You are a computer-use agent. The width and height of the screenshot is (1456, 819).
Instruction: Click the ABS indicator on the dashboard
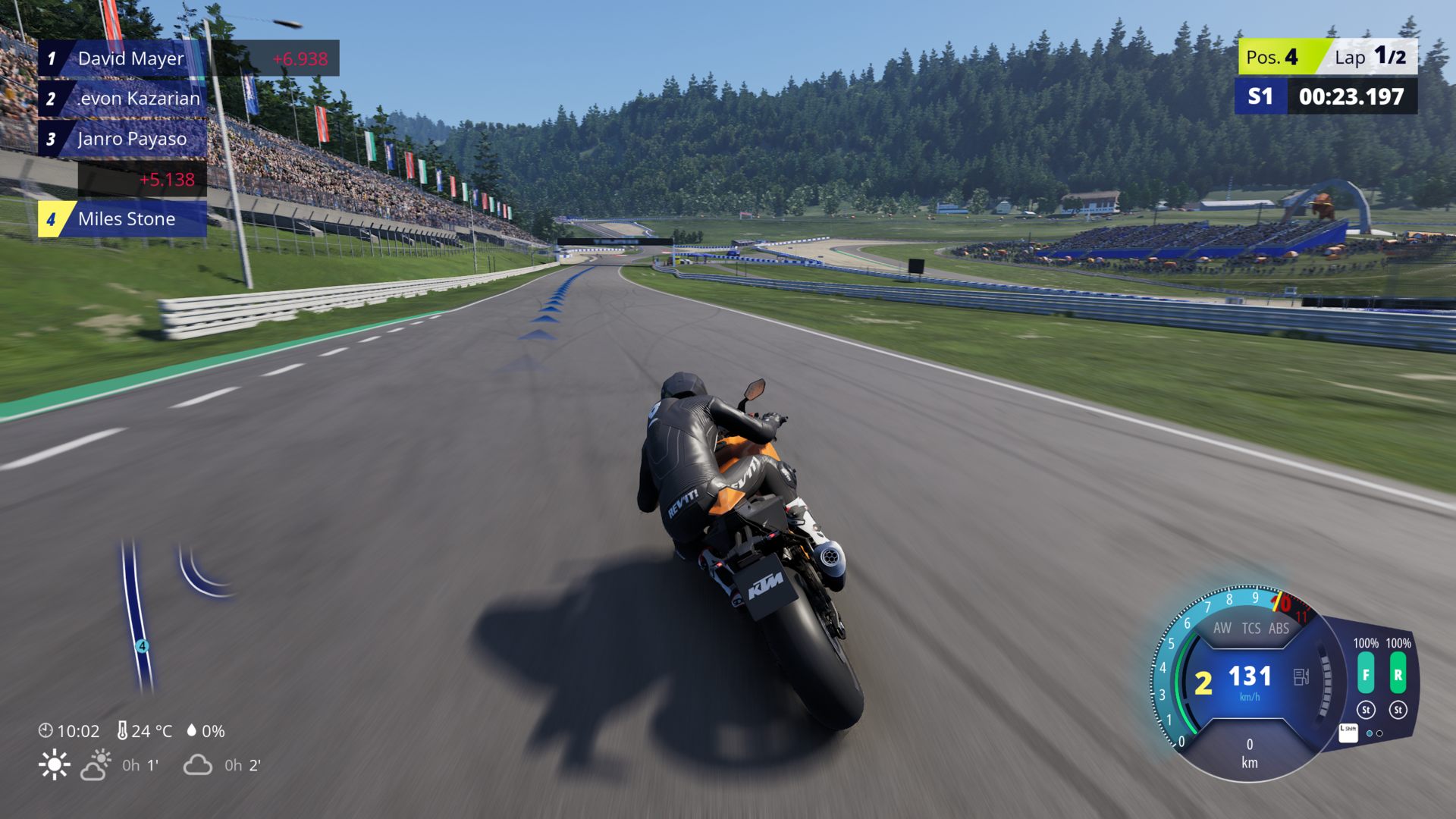1279,628
